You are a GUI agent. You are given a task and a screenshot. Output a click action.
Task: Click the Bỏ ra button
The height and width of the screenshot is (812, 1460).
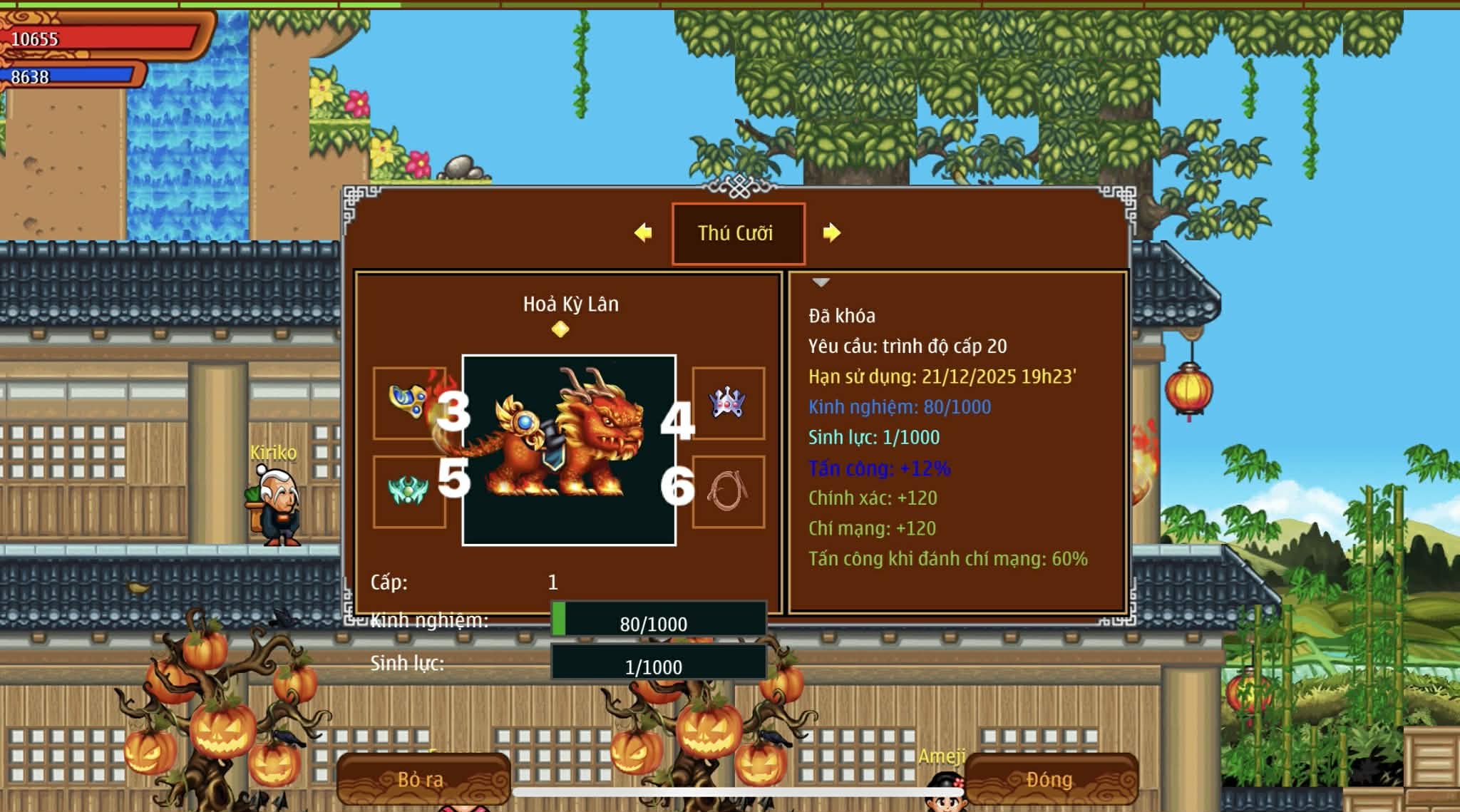click(423, 779)
